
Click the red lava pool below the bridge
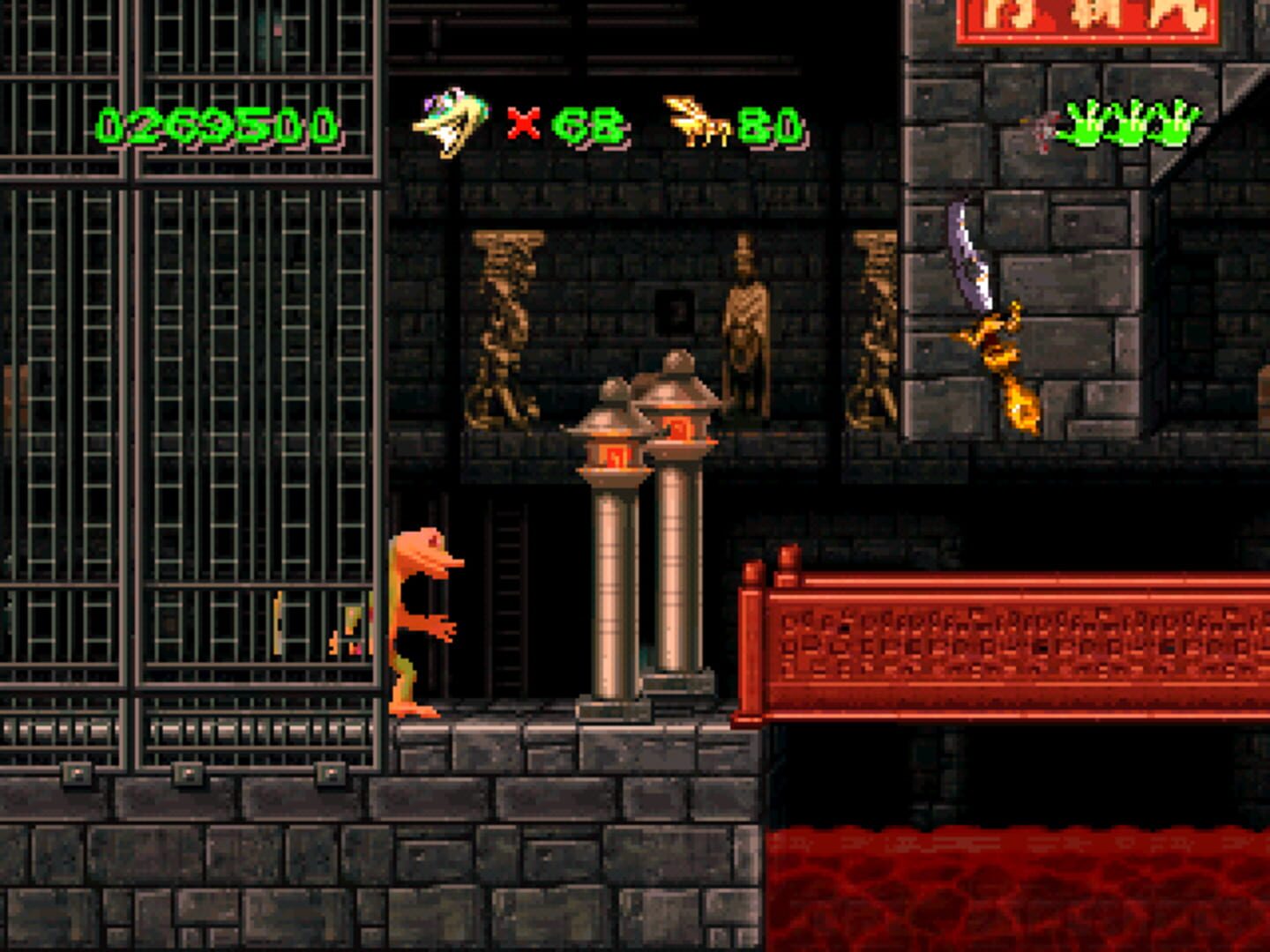pos(1014,890)
